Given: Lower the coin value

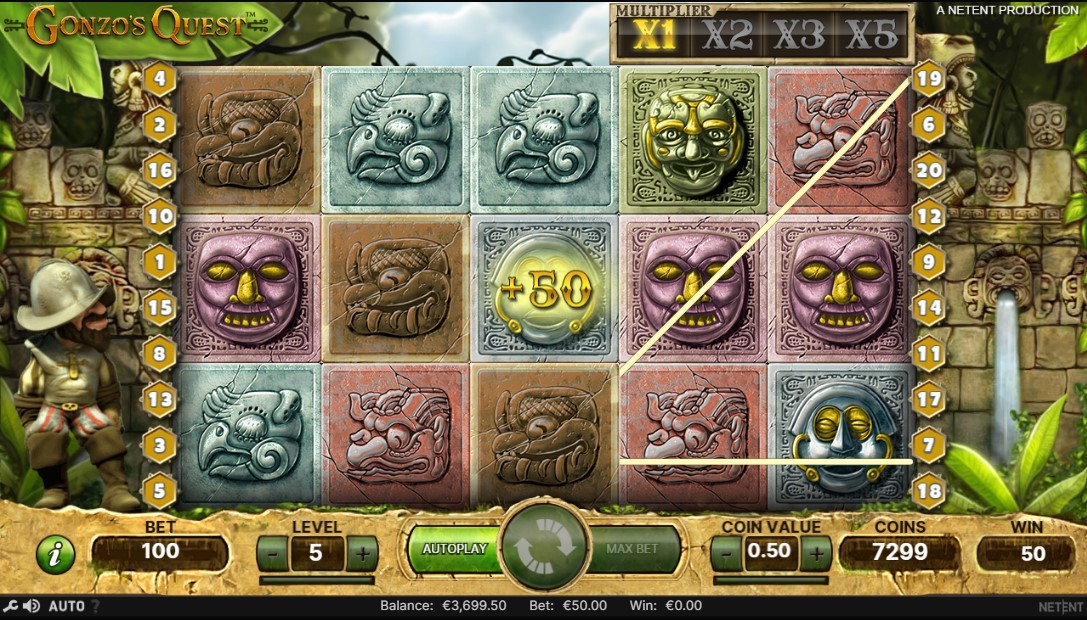Looking at the screenshot, I should point(727,551).
